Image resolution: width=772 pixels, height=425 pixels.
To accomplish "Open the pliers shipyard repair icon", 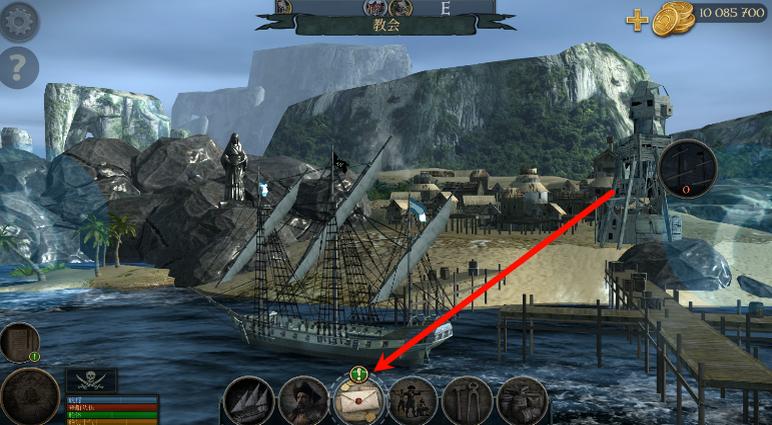I will point(467,402).
